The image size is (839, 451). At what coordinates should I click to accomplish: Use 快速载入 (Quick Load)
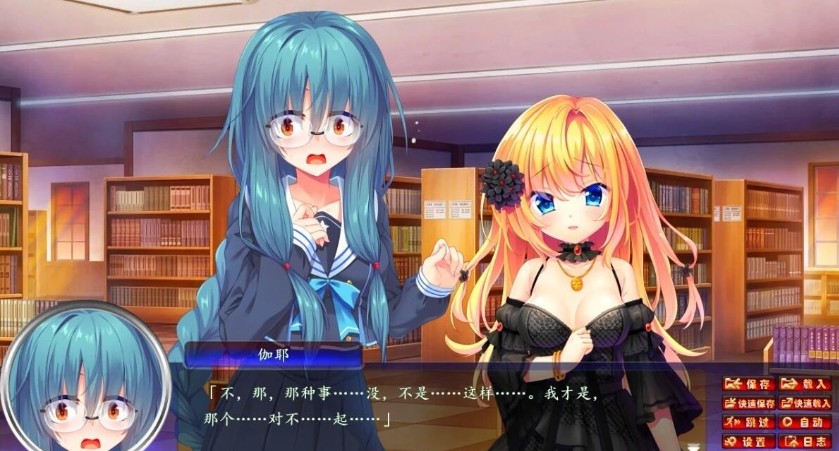point(805,403)
